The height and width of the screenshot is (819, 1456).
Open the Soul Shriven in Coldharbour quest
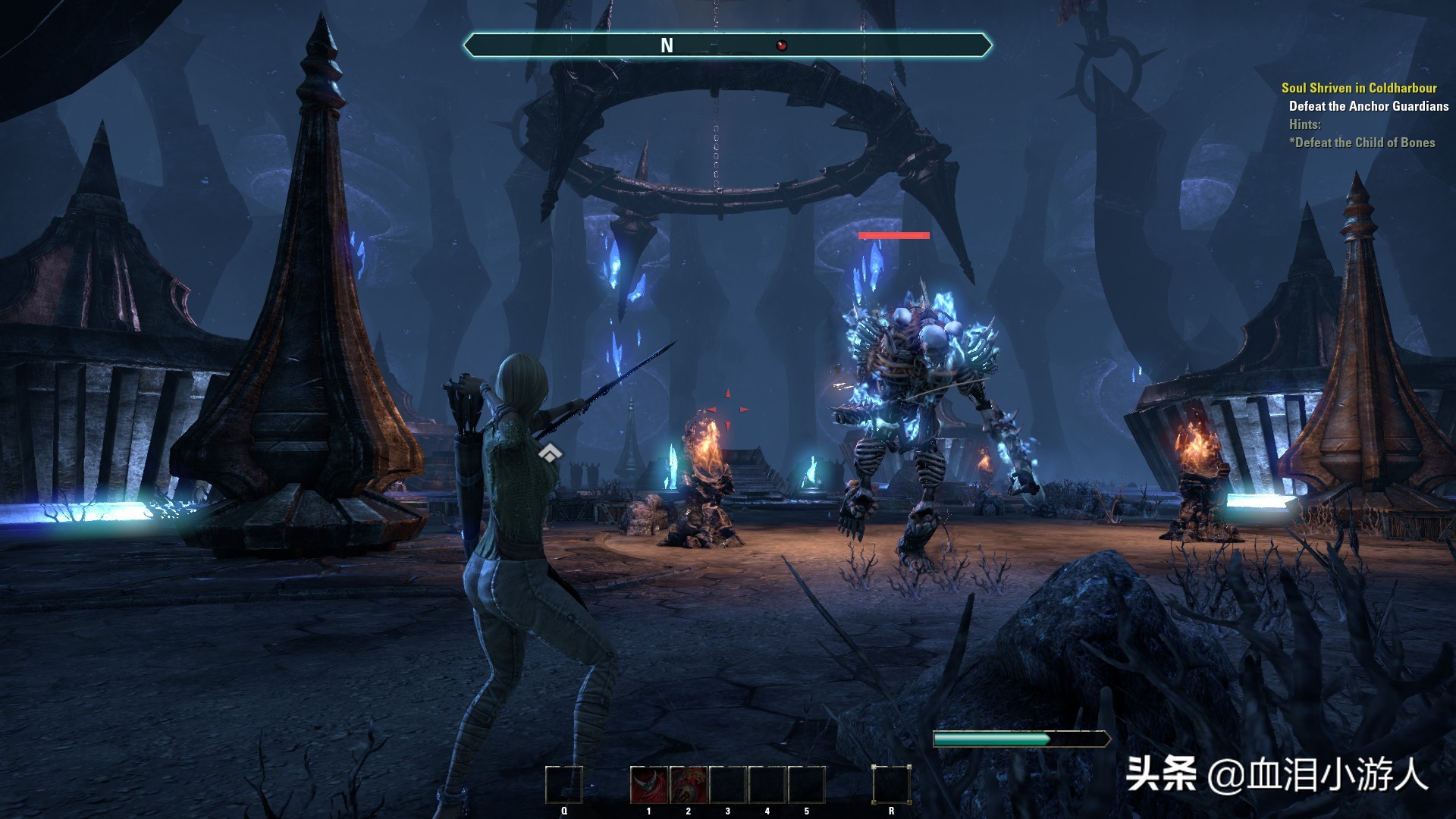(1359, 88)
